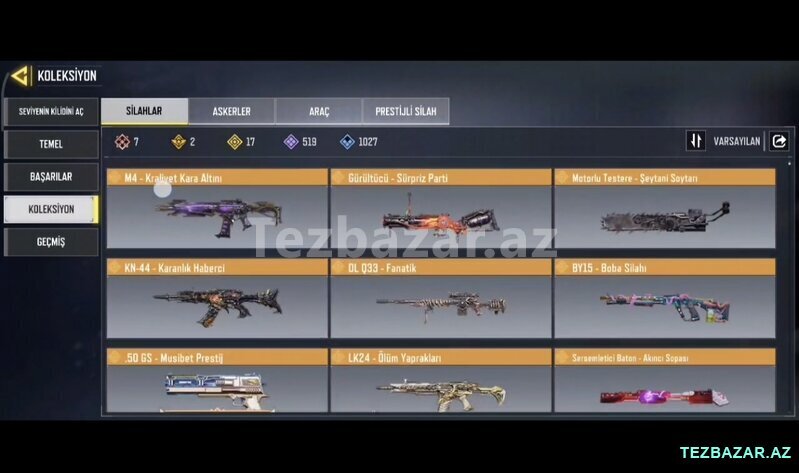Show the Prestijli Silah tab
The height and width of the screenshot is (473, 799).
coord(405,111)
